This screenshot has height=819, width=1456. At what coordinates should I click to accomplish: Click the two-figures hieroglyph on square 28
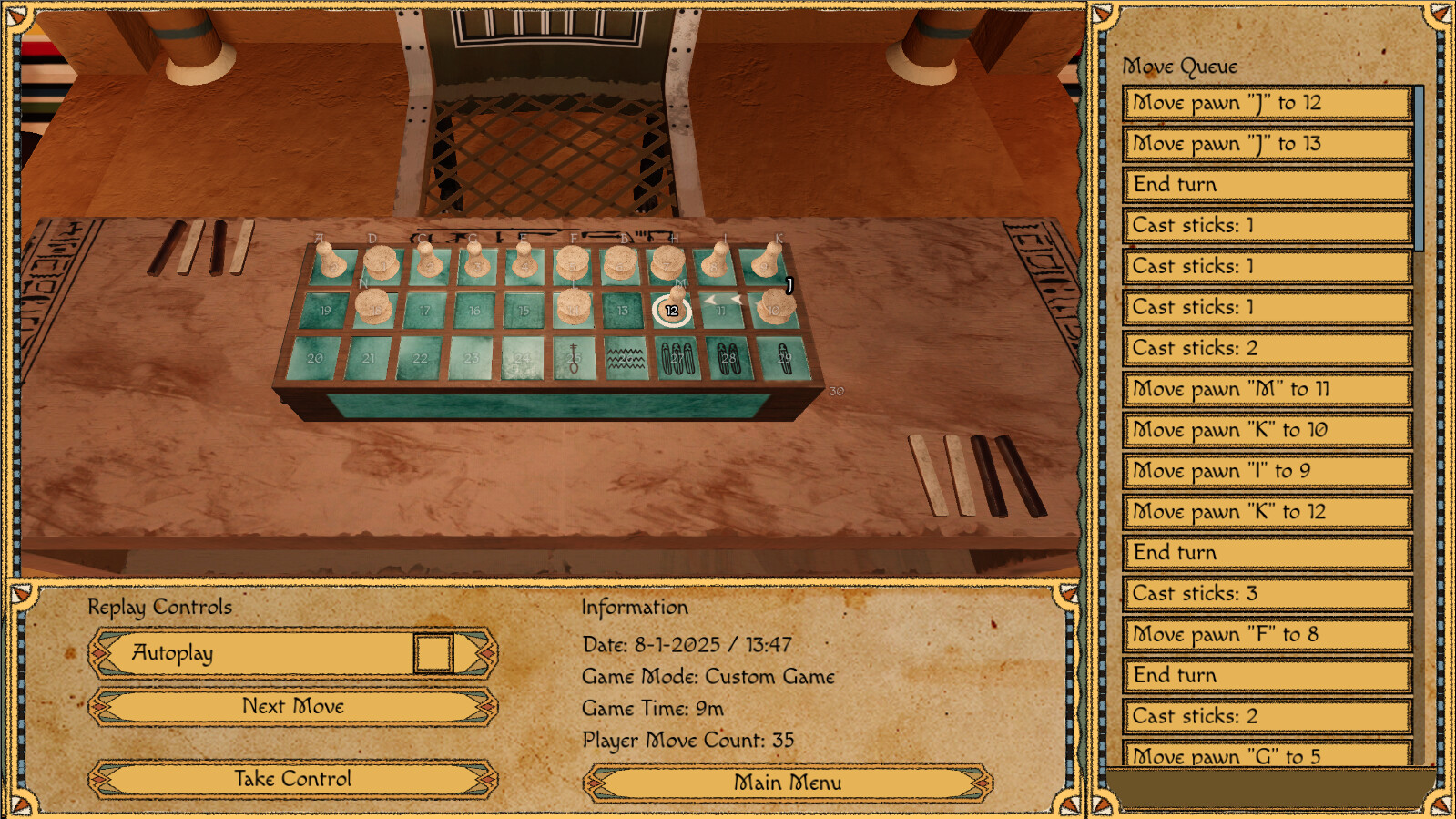(x=728, y=358)
